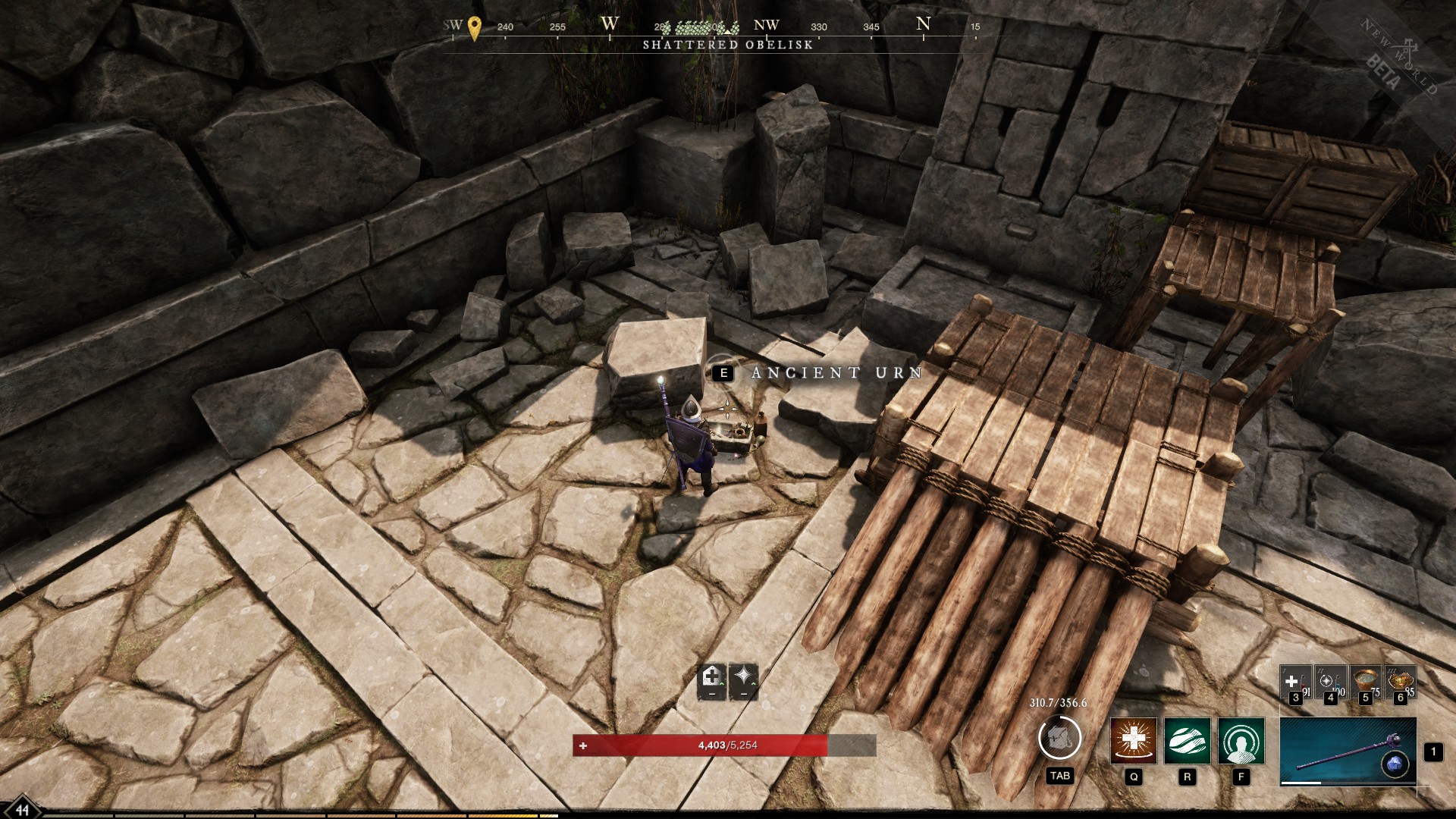Click the level 44 badge in the bottom corner
The image size is (1456, 819).
22,808
